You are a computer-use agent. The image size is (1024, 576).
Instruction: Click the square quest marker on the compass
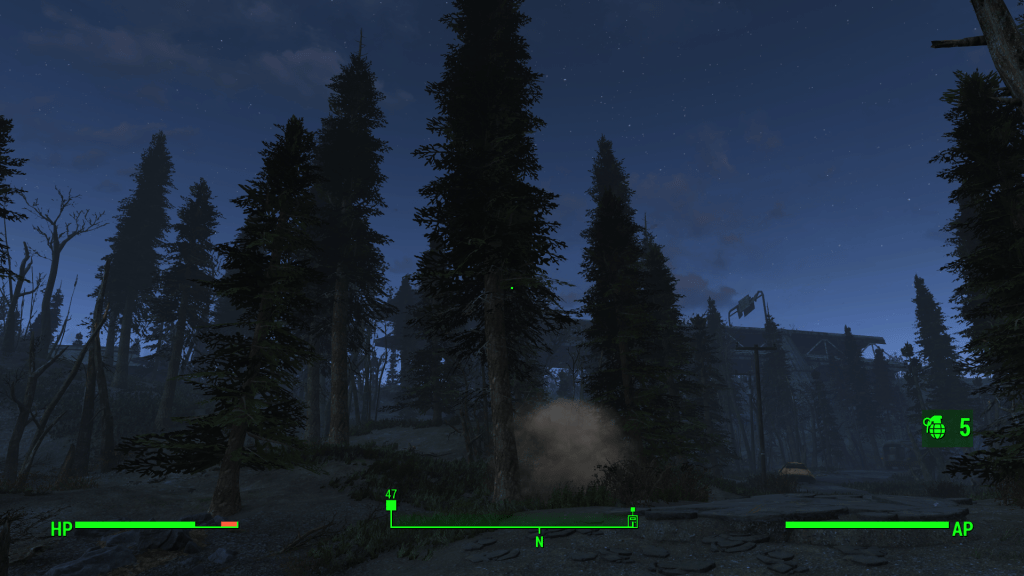(391, 505)
